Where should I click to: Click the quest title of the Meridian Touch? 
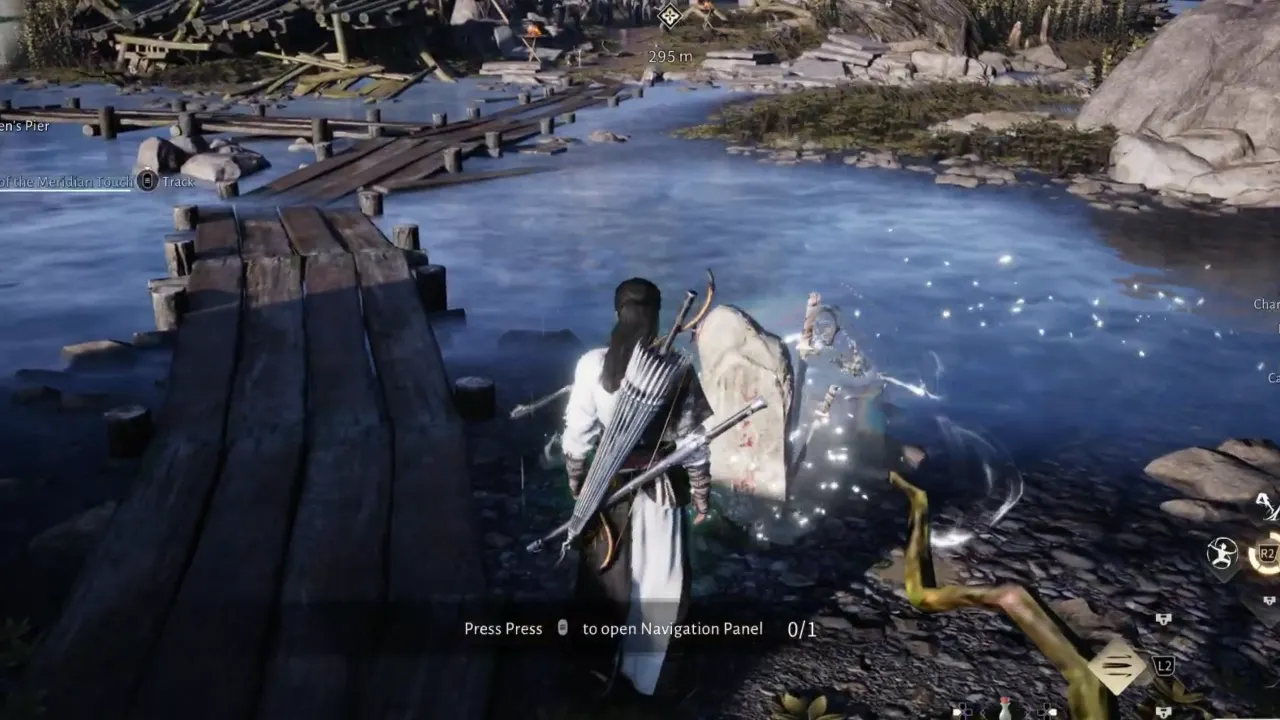65,183
